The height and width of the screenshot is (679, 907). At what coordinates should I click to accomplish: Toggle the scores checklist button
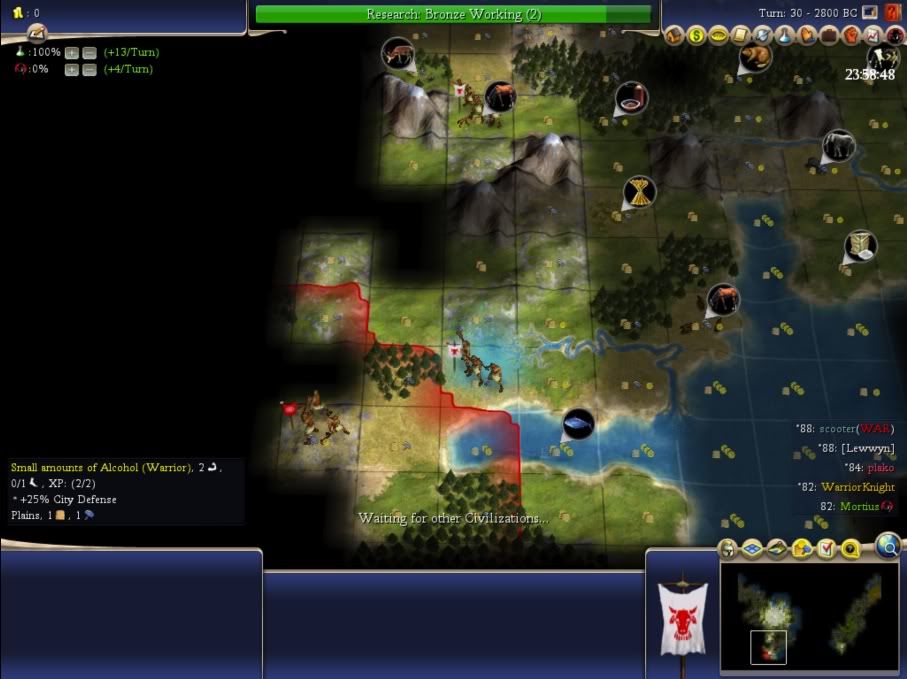pos(826,549)
